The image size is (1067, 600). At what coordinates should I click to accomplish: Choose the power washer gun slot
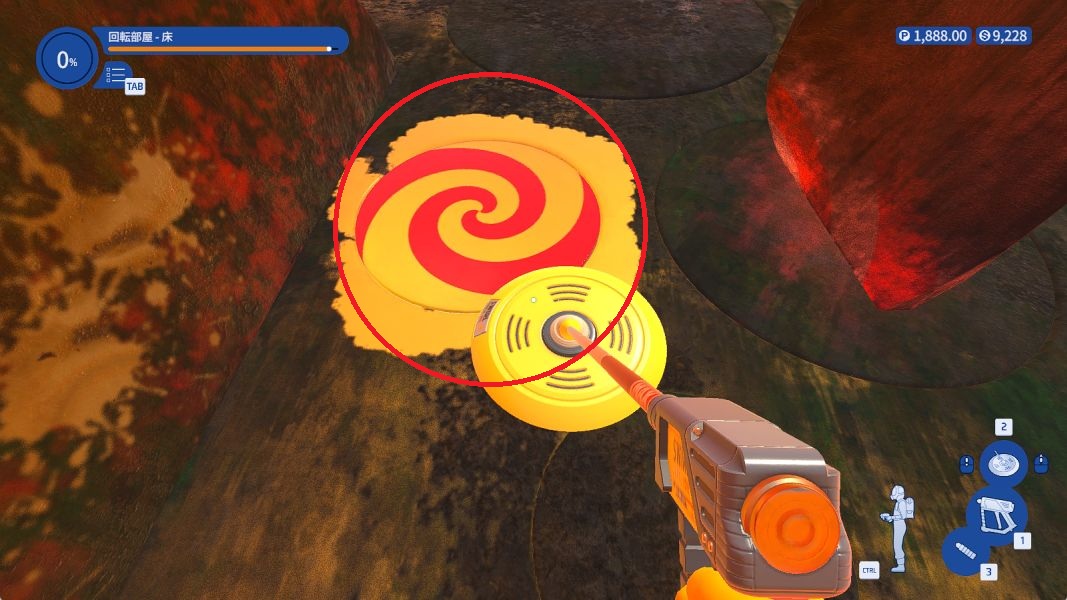point(995,513)
